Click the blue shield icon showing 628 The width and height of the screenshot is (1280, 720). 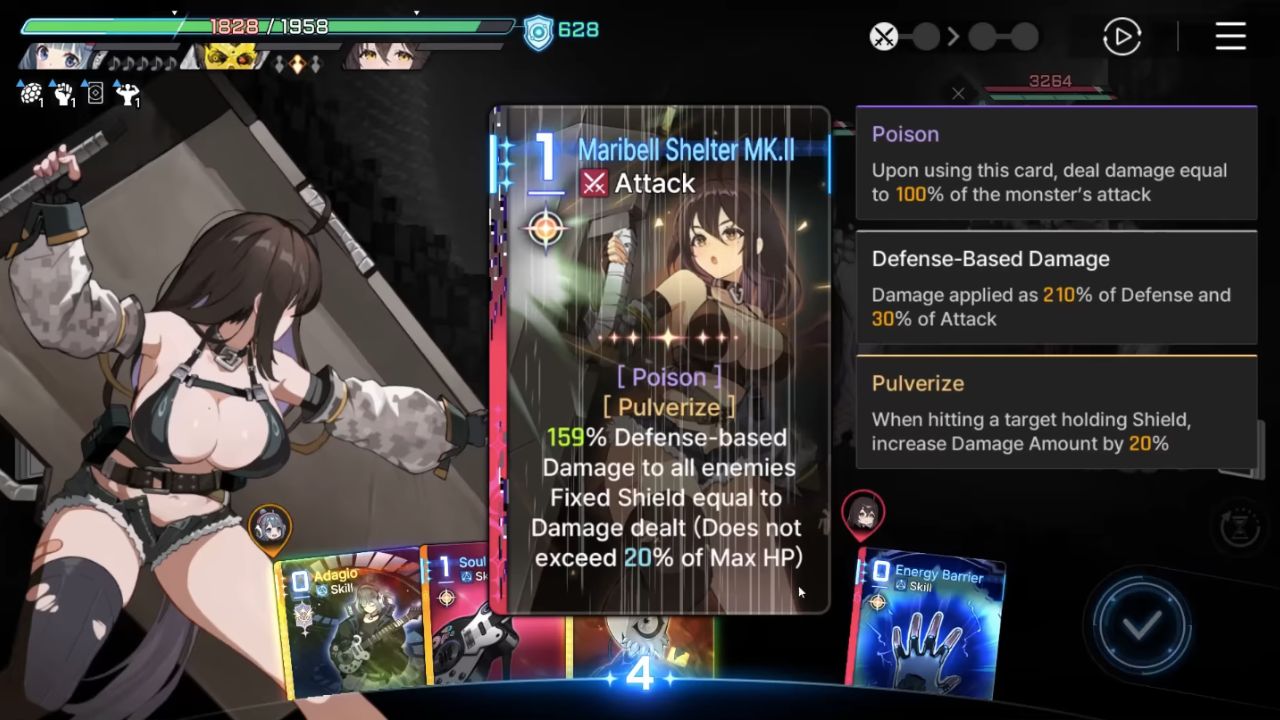[537, 30]
